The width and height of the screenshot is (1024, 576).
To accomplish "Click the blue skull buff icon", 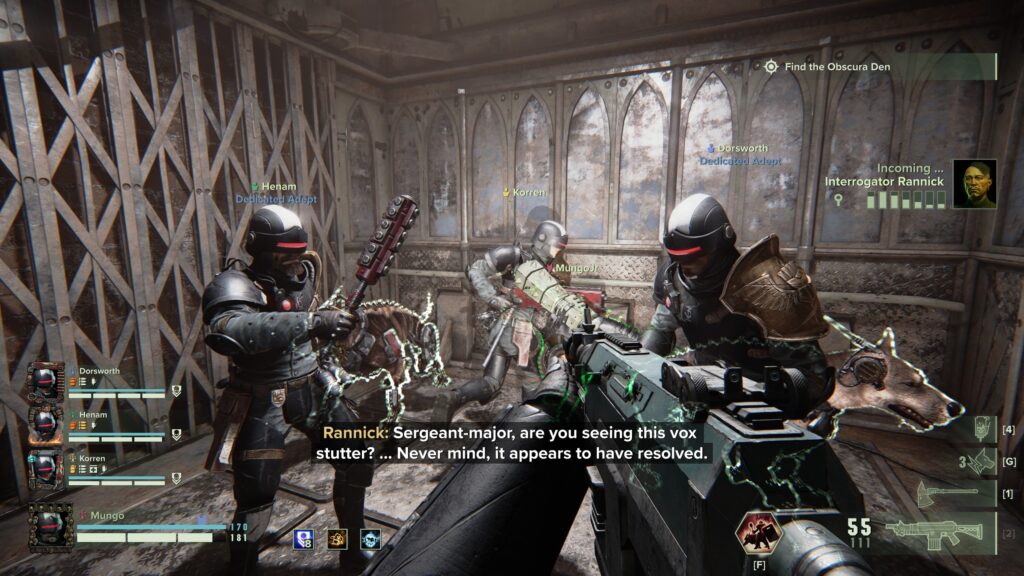I will [370, 539].
